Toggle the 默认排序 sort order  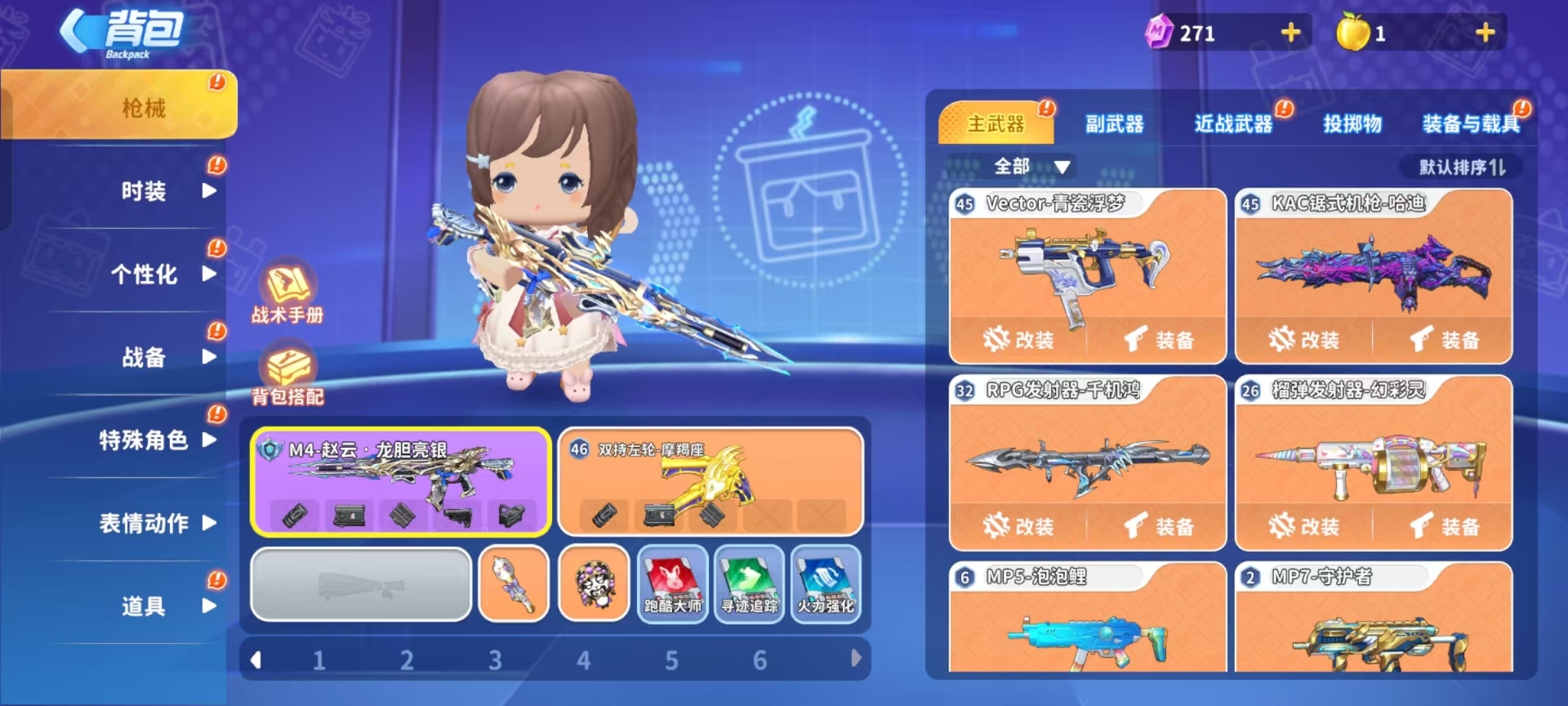[x=1462, y=168]
